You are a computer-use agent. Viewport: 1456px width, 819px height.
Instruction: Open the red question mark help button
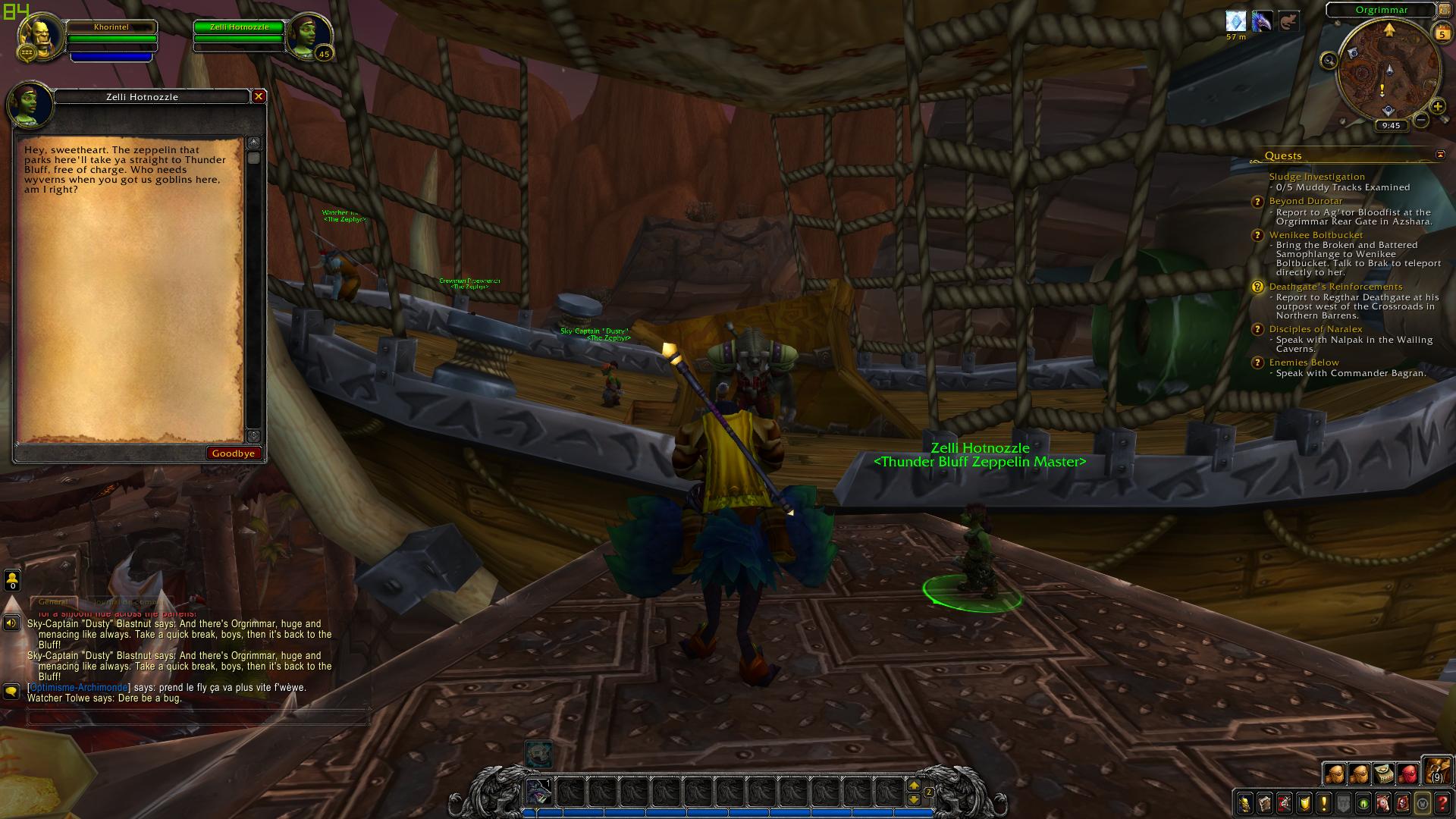pyautogui.click(x=1443, y=803)
